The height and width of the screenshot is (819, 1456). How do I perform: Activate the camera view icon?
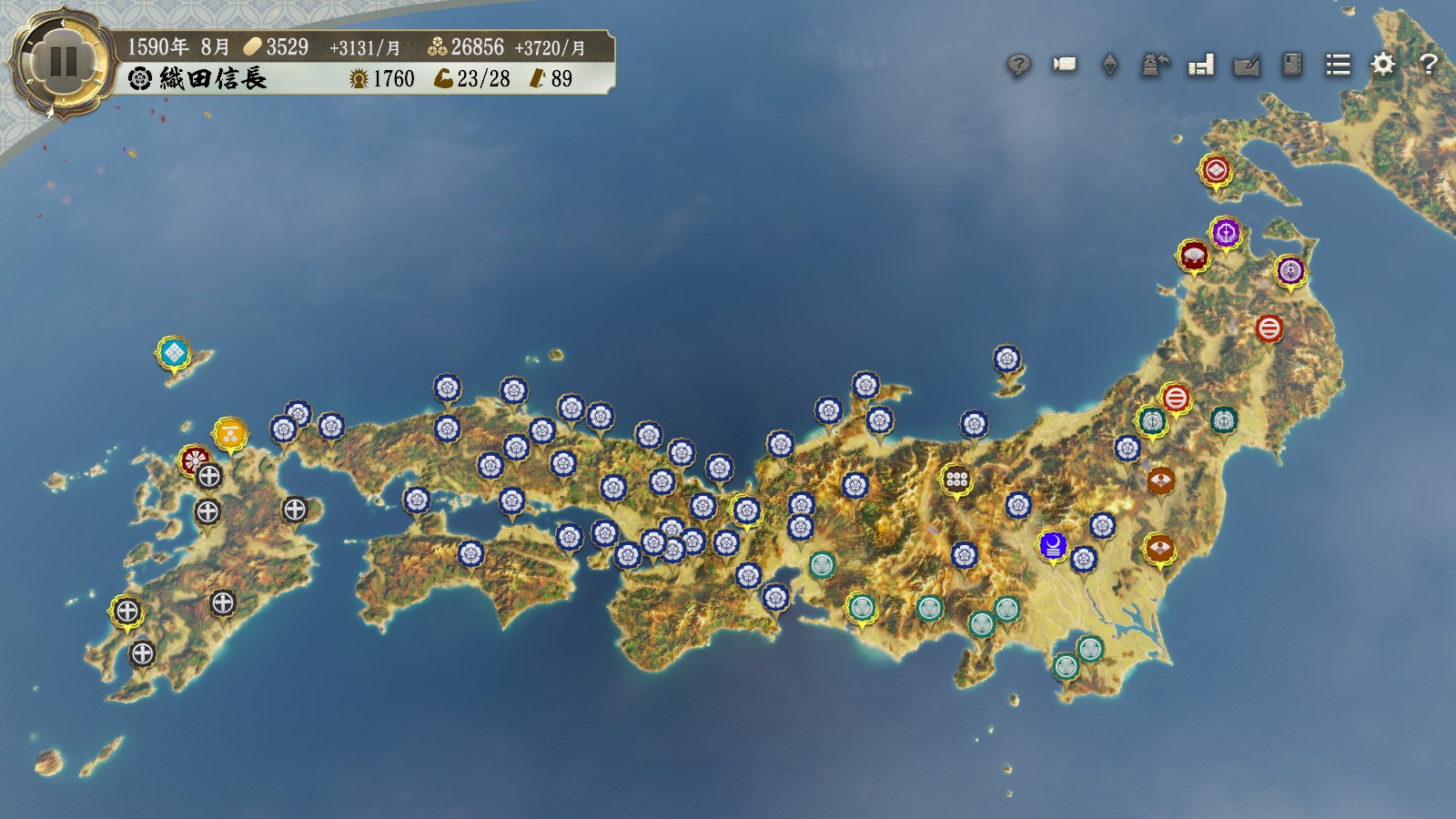pos(1064,65)
